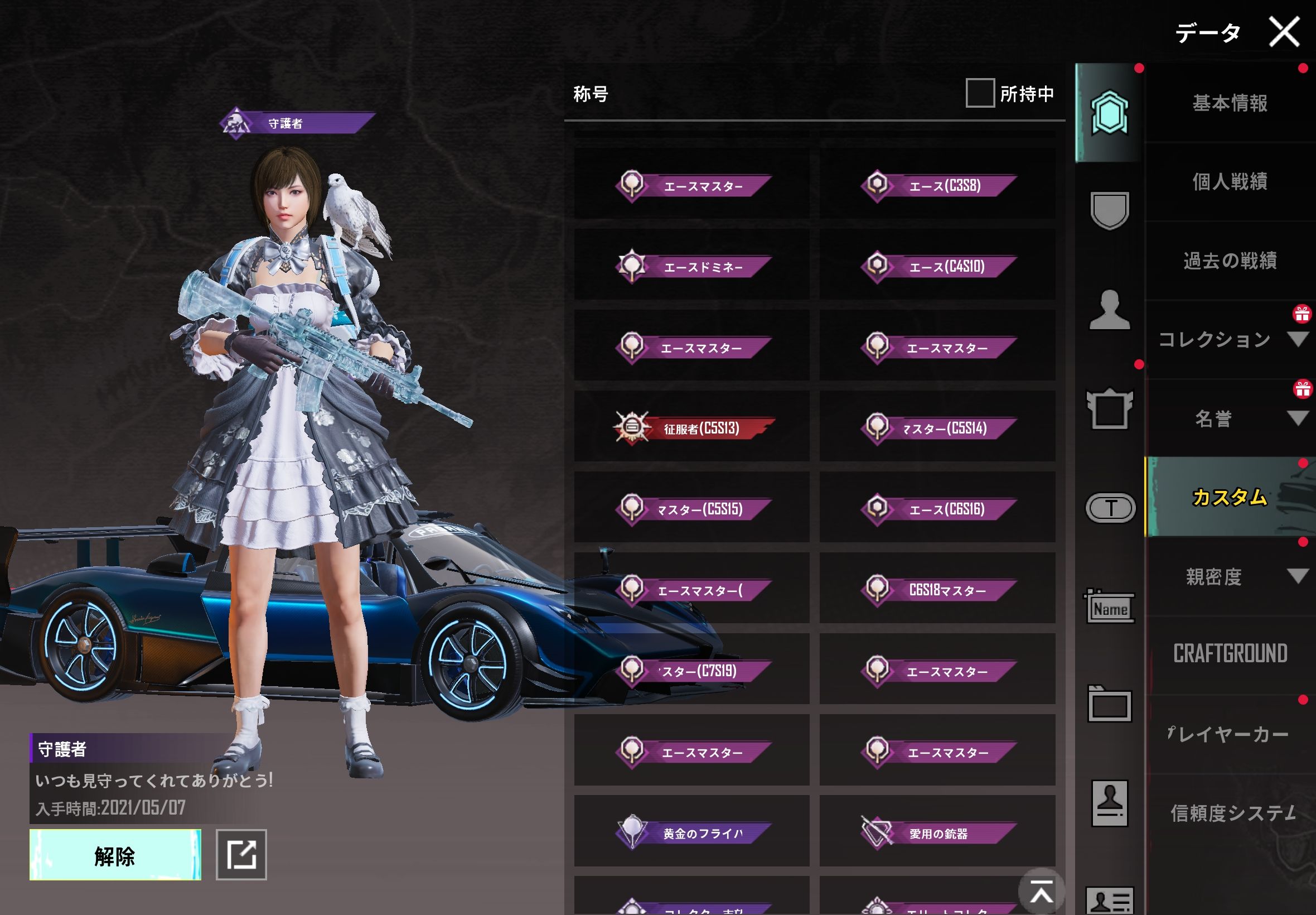The height and width of the screenshot is (915, 1316).
Task: Choose the 征服者(C5S13) title
Action: coord(692,428)
